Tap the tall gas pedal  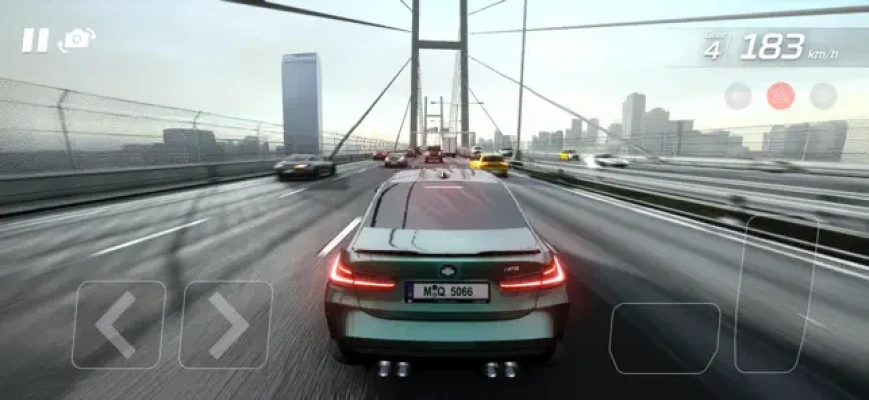[776, 294]
